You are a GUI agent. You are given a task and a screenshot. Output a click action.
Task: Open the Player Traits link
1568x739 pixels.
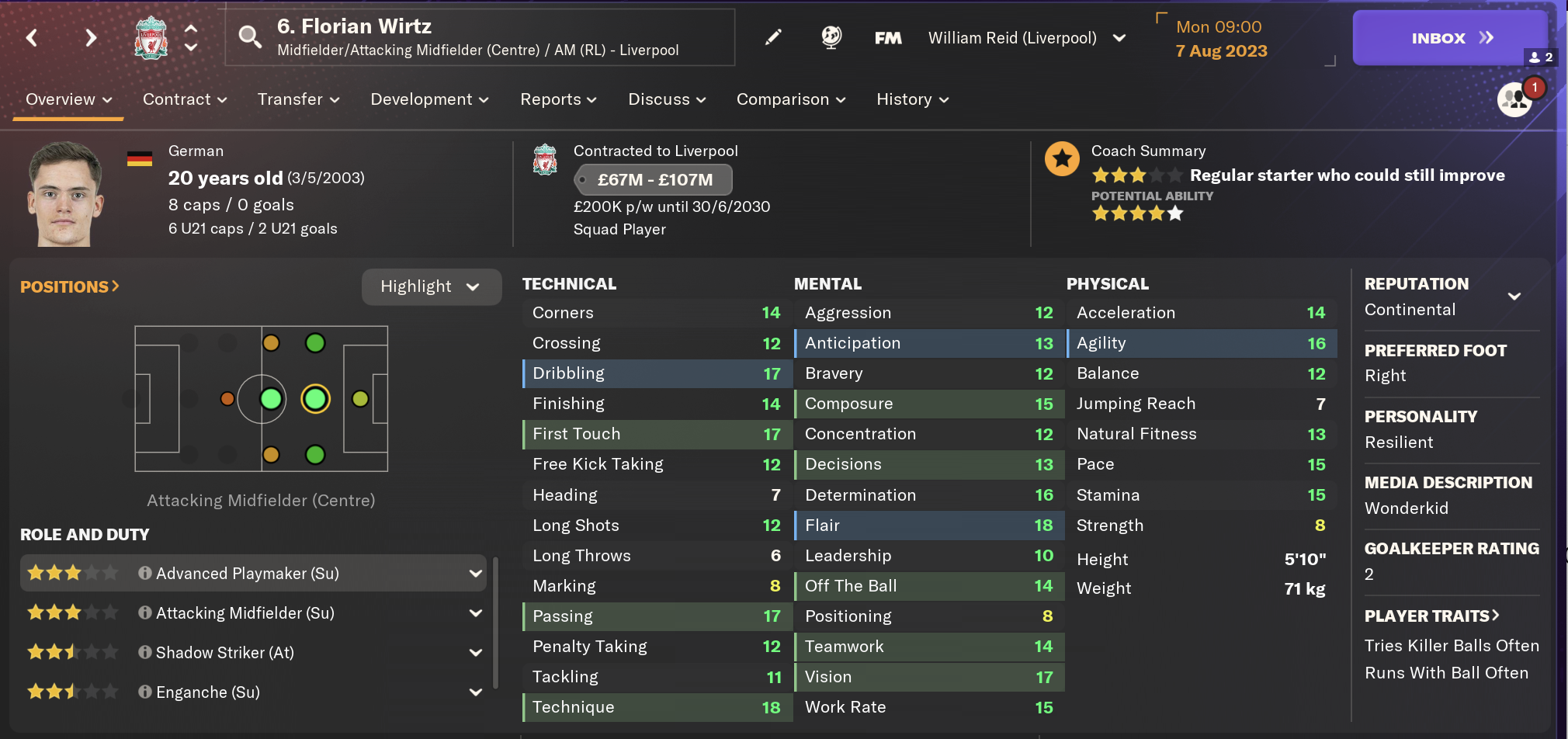coord(1431,616)
